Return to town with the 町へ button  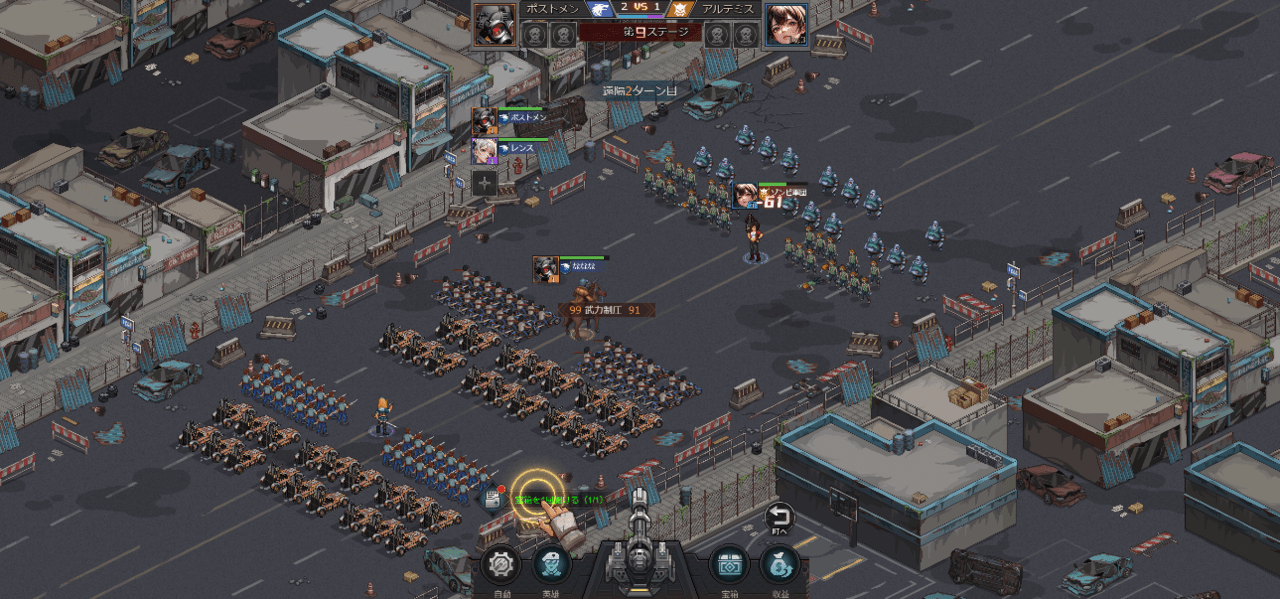click(779, 518)
